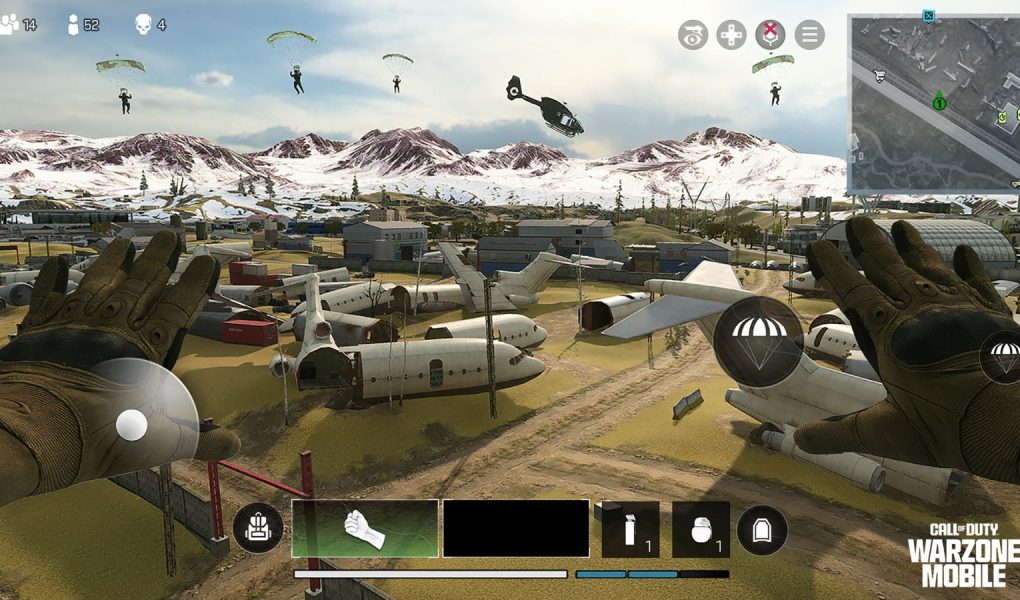Toggle the gun-and-eye view button
This screenshot has width=1020, height=600.
(692, 35)
